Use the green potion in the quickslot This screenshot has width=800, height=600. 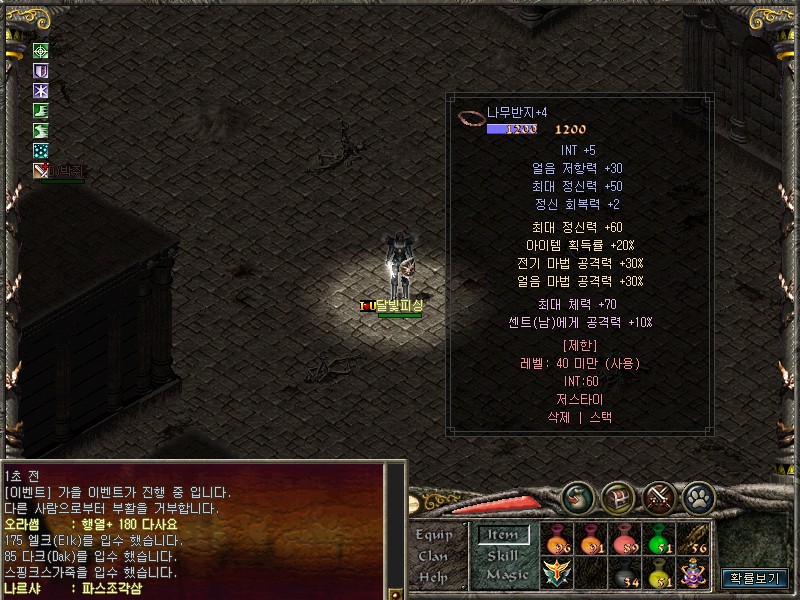[659, 540]
